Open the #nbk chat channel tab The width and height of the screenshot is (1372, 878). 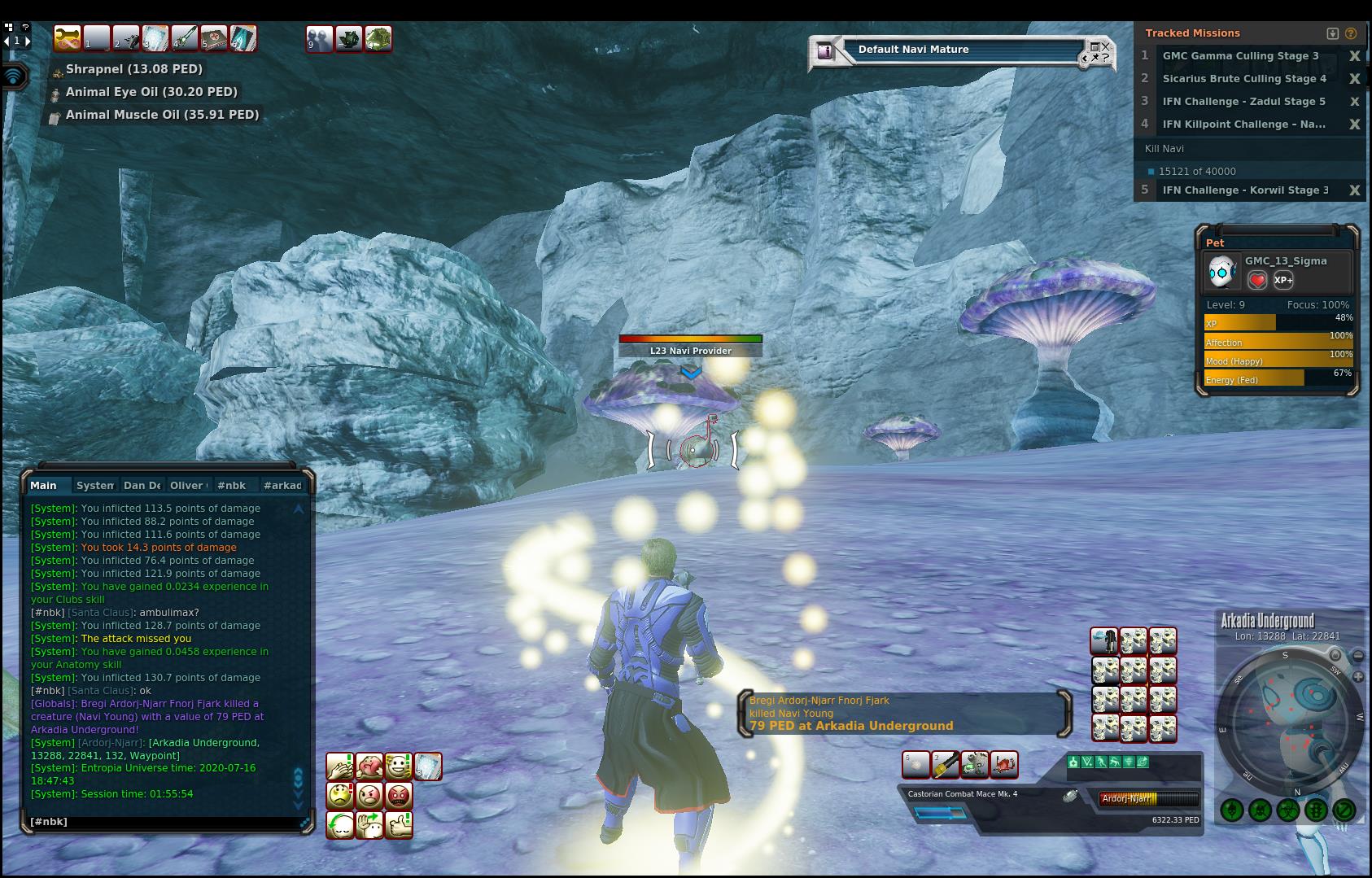232,486
